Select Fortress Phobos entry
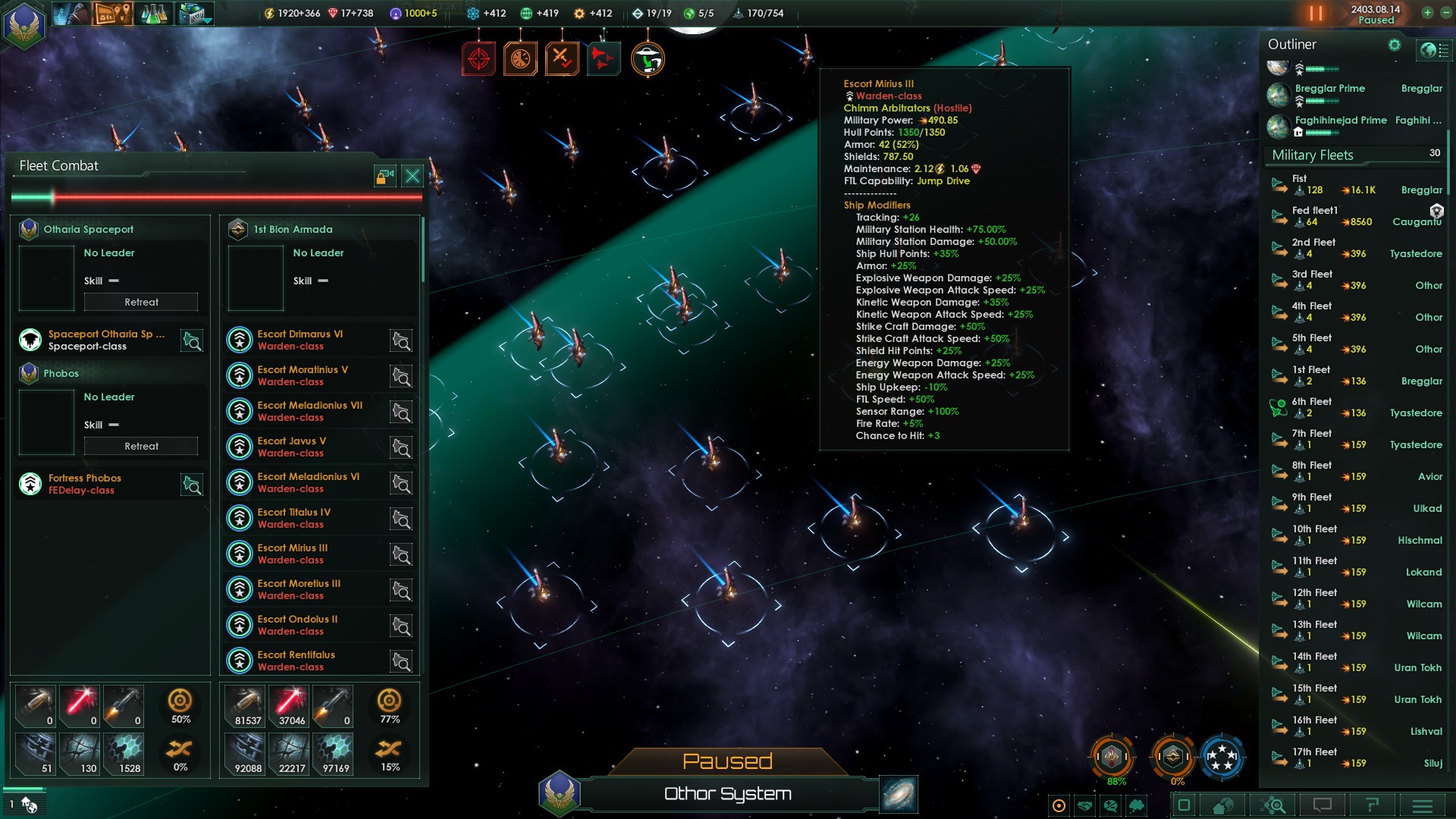 click(x=85, y=484)
